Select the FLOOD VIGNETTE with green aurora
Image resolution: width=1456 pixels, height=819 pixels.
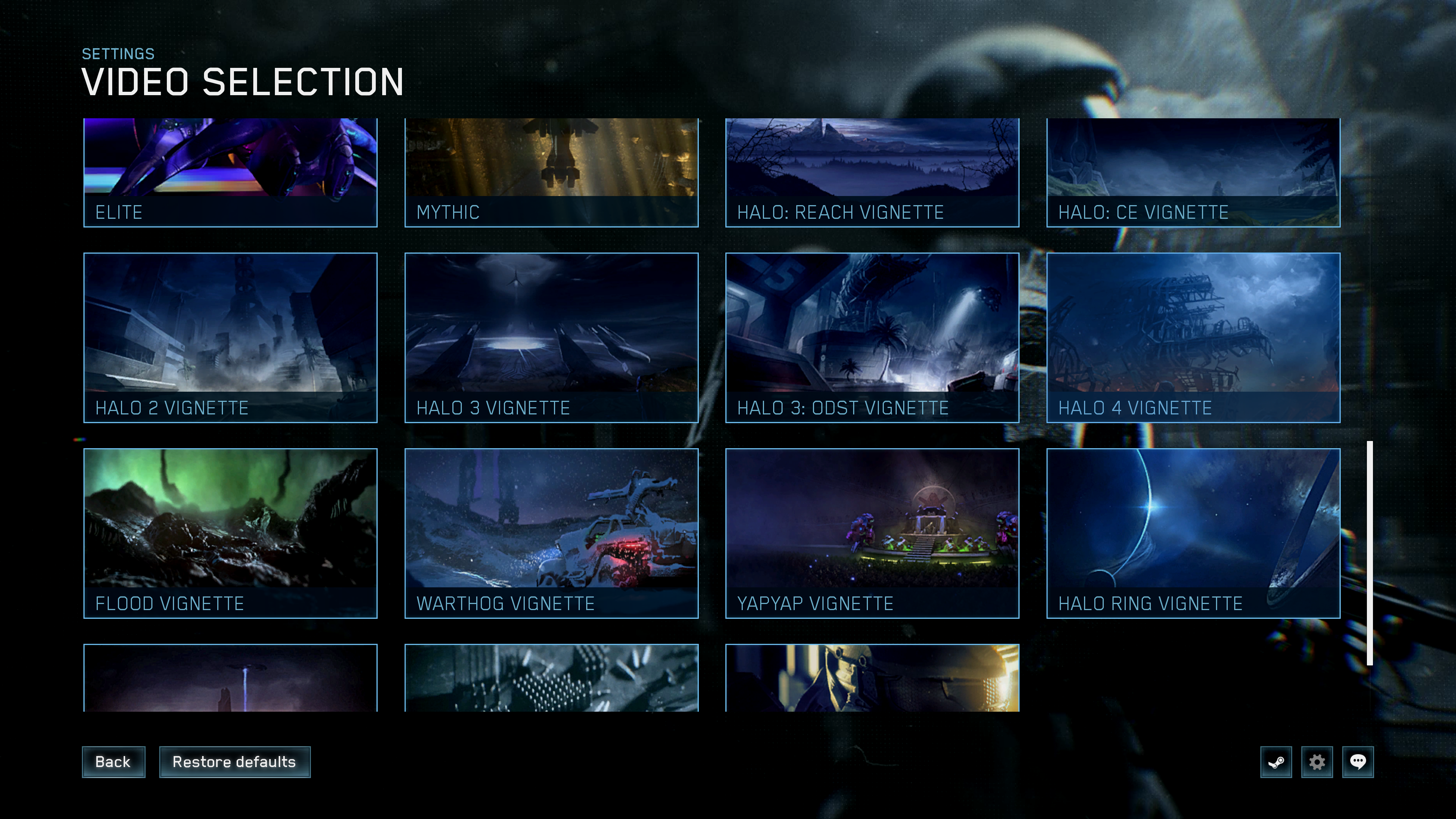pos(229,534)
